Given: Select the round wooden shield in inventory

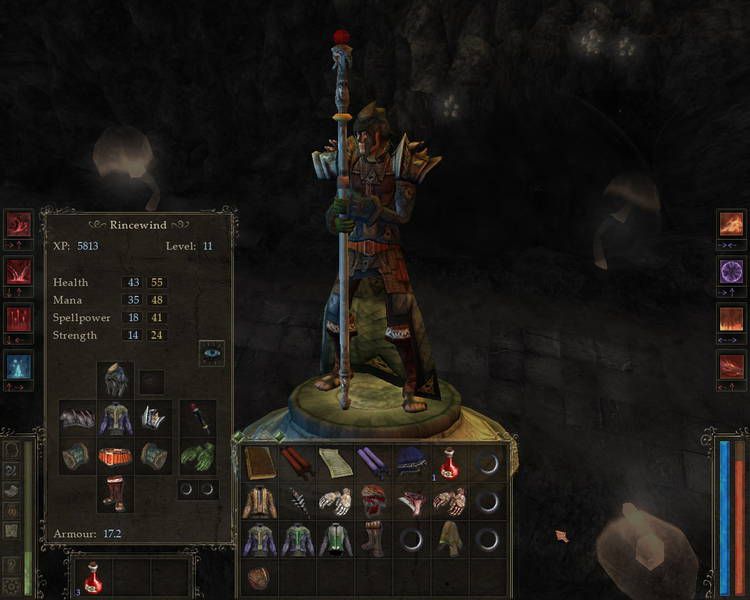Looking at the screenshot, I should click(259, 578).
